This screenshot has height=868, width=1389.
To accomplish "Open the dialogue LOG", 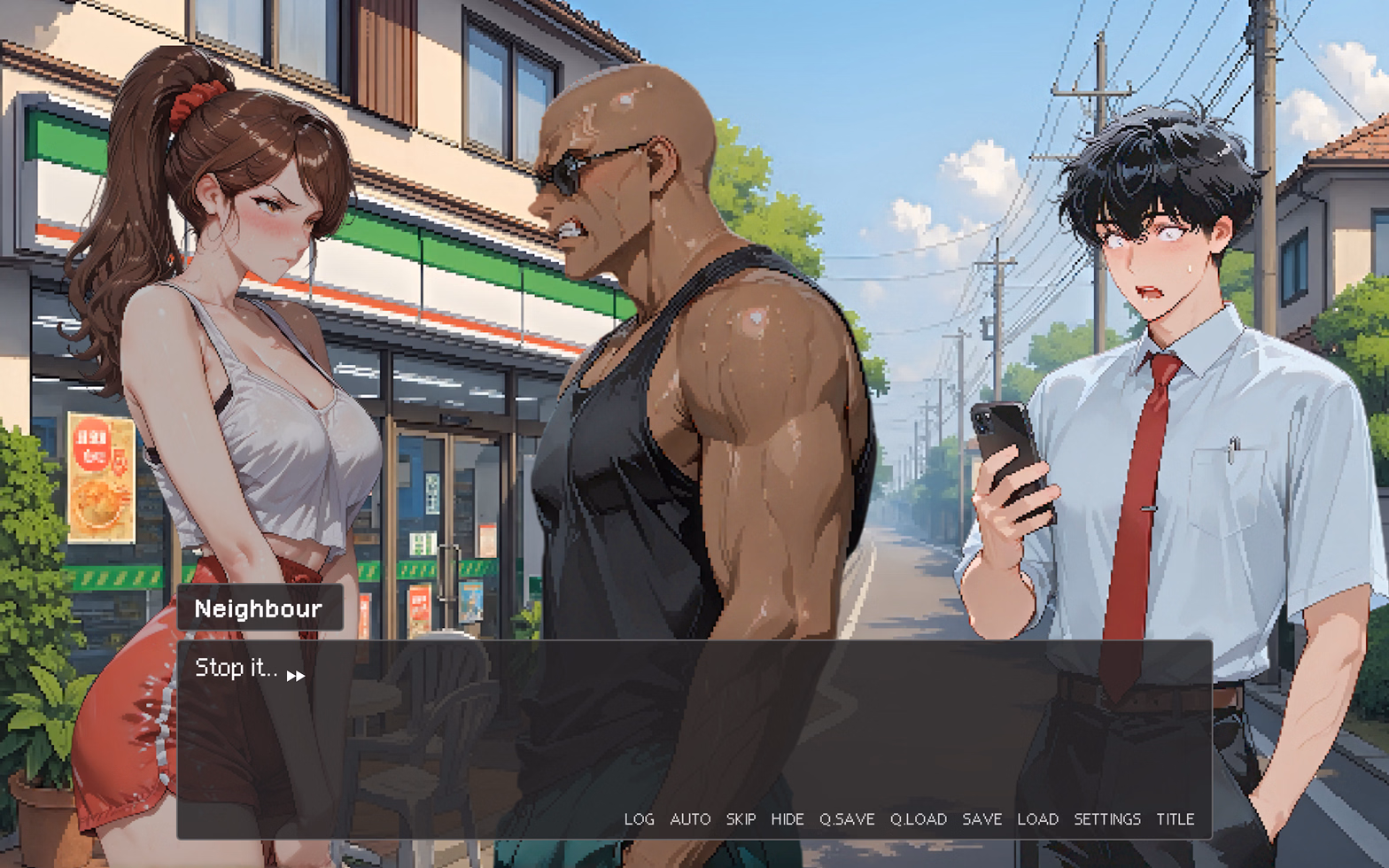I will point(639,819).
